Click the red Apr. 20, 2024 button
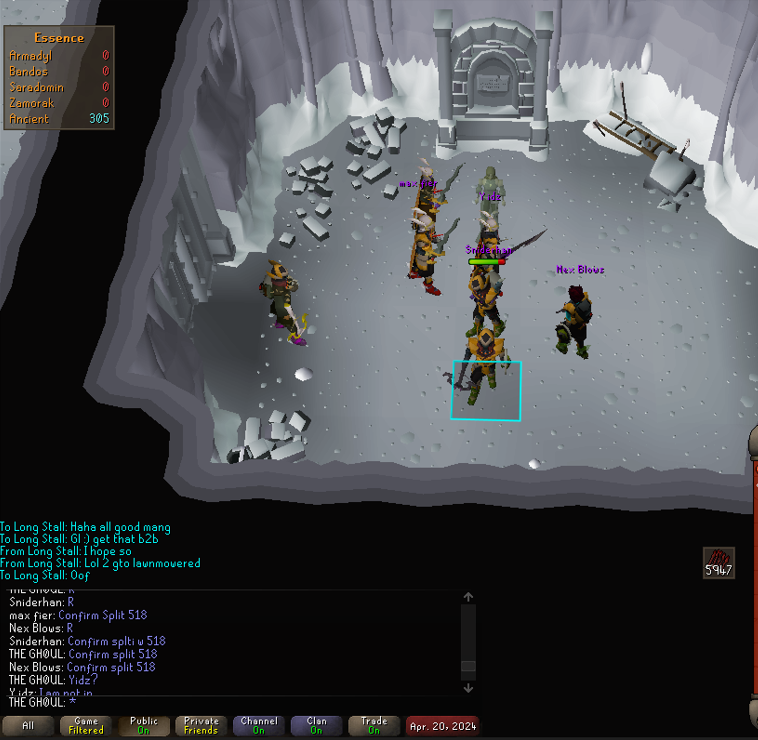The image size is (758, 740). pyautogui.click(x=442, y=725)
